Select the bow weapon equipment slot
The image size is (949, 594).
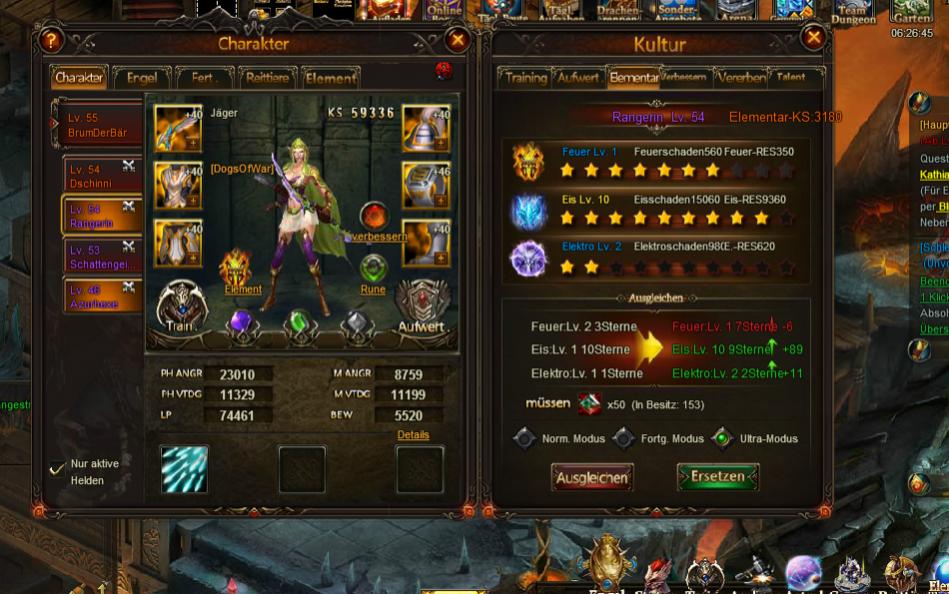pos(178,128)
